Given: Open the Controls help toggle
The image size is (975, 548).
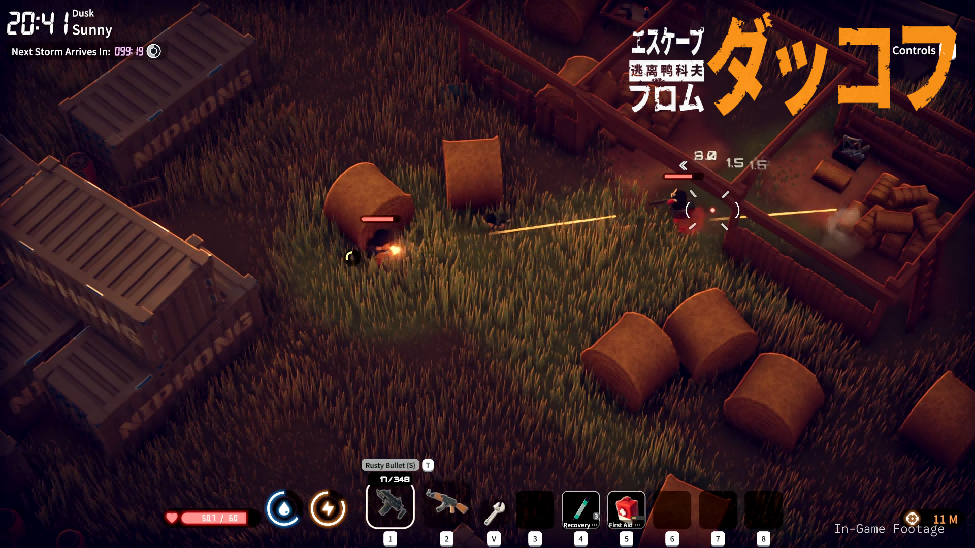Looking at the screenshot, I should point(917,50).
